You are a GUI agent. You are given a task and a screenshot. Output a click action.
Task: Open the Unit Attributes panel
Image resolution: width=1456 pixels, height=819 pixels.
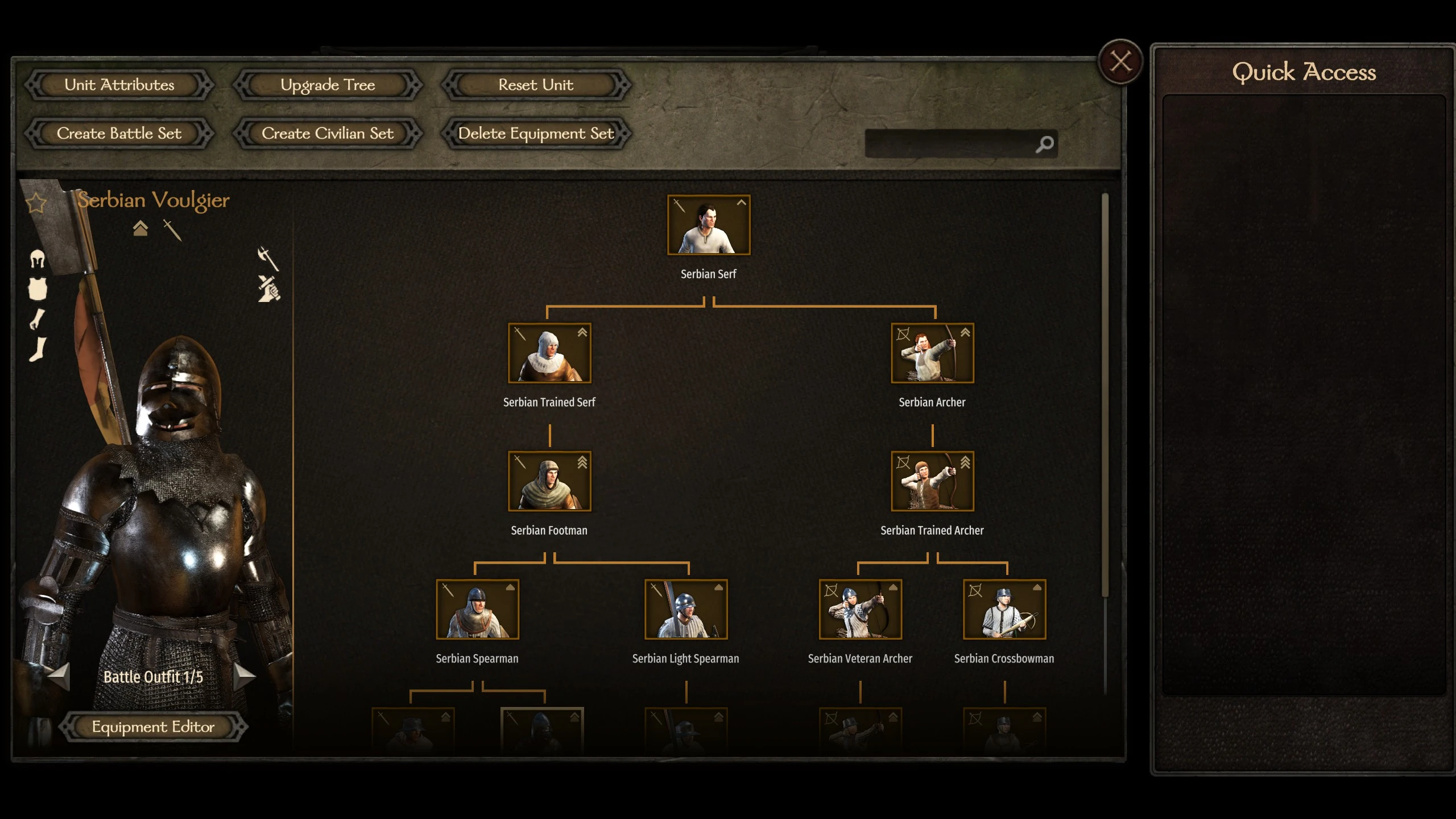(119, 85)
